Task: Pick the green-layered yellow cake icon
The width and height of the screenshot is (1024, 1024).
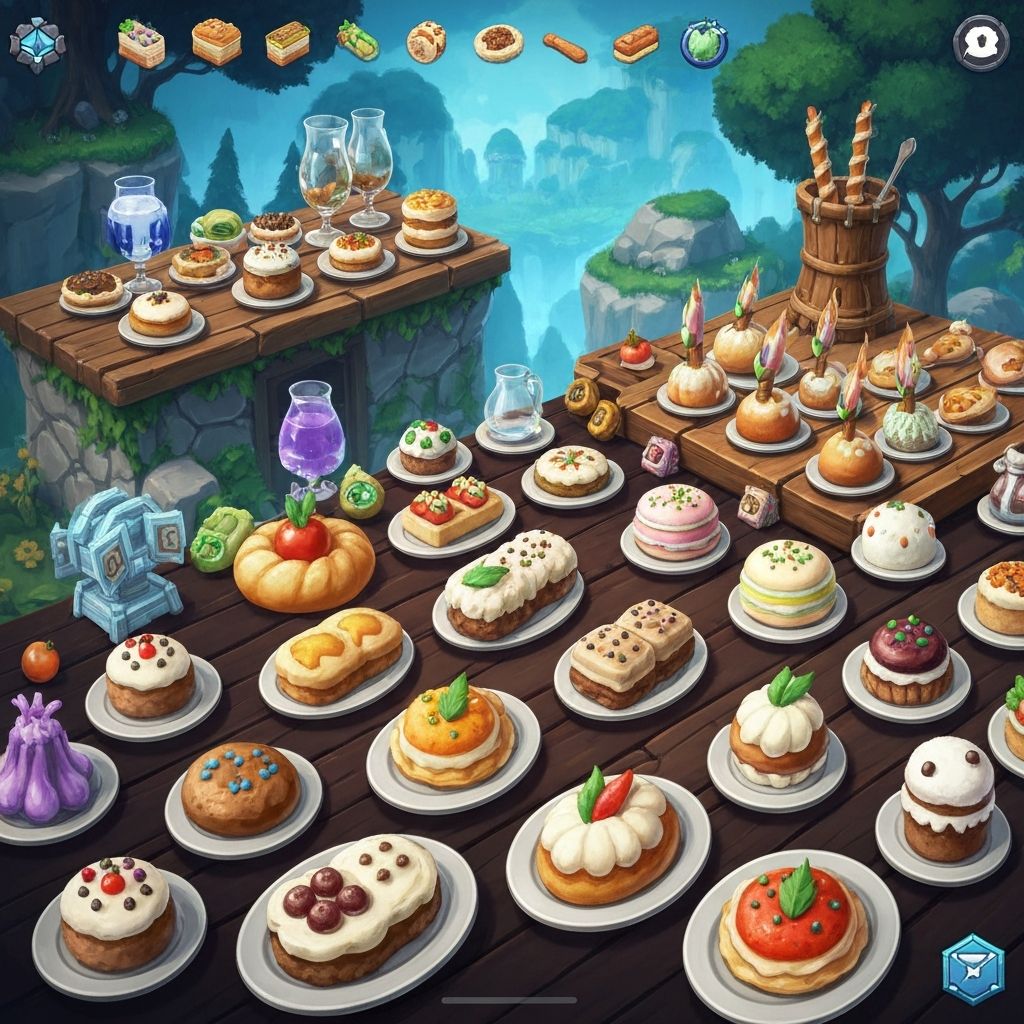Action: click(x=287, y=43)
